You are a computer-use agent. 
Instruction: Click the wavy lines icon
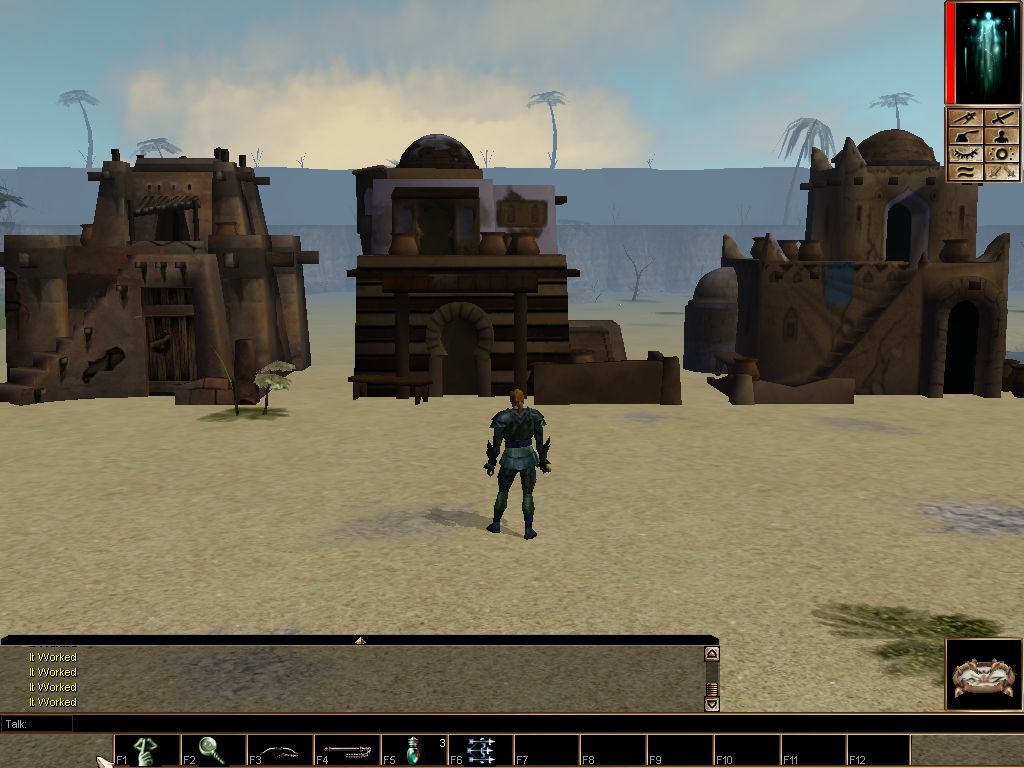click(x=966, y=172)
